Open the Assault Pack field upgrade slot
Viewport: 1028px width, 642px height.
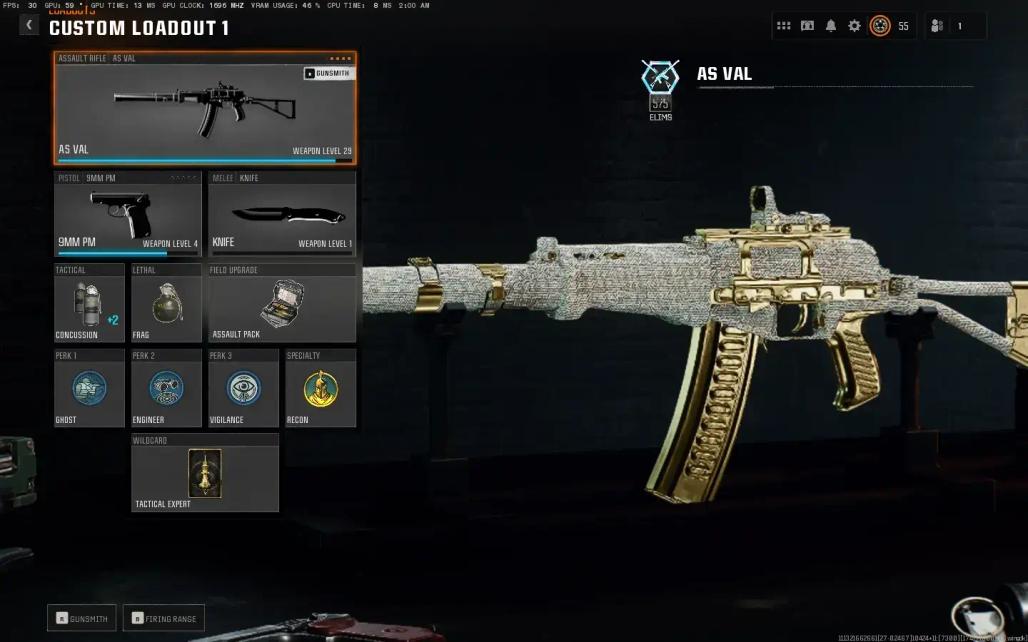click(282, 303)
